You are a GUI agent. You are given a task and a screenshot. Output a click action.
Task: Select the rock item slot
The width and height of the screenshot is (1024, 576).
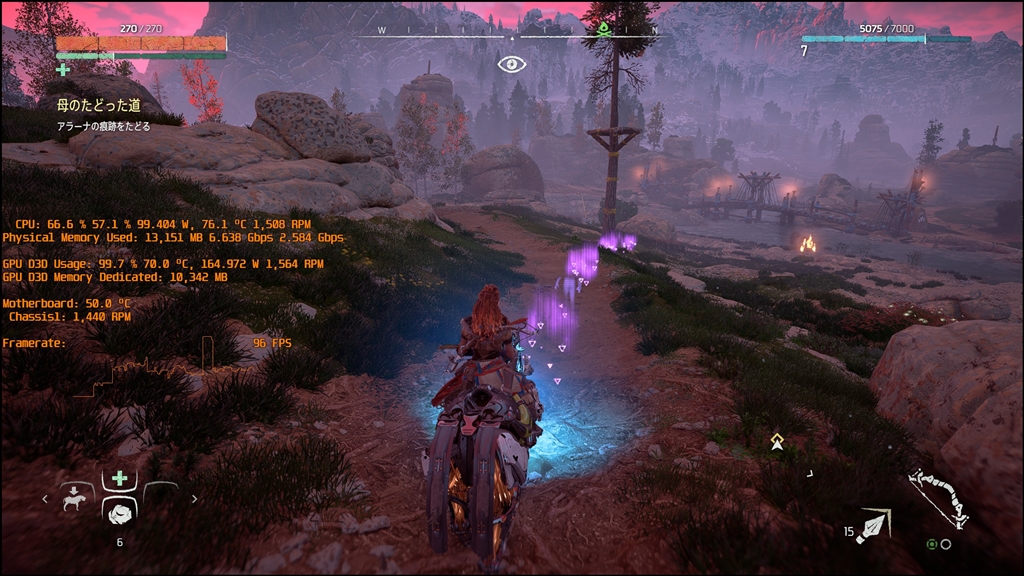[119, 513]
